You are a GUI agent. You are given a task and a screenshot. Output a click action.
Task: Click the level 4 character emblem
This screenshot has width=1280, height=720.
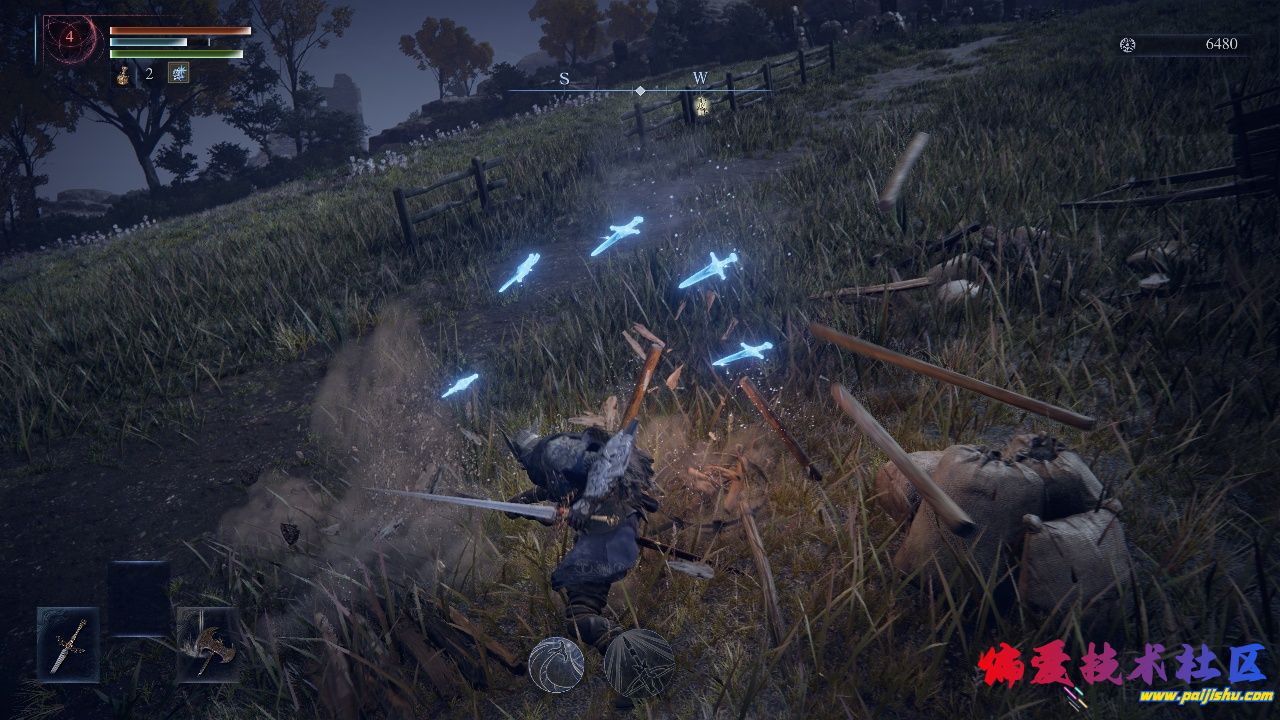pos(70,37)
